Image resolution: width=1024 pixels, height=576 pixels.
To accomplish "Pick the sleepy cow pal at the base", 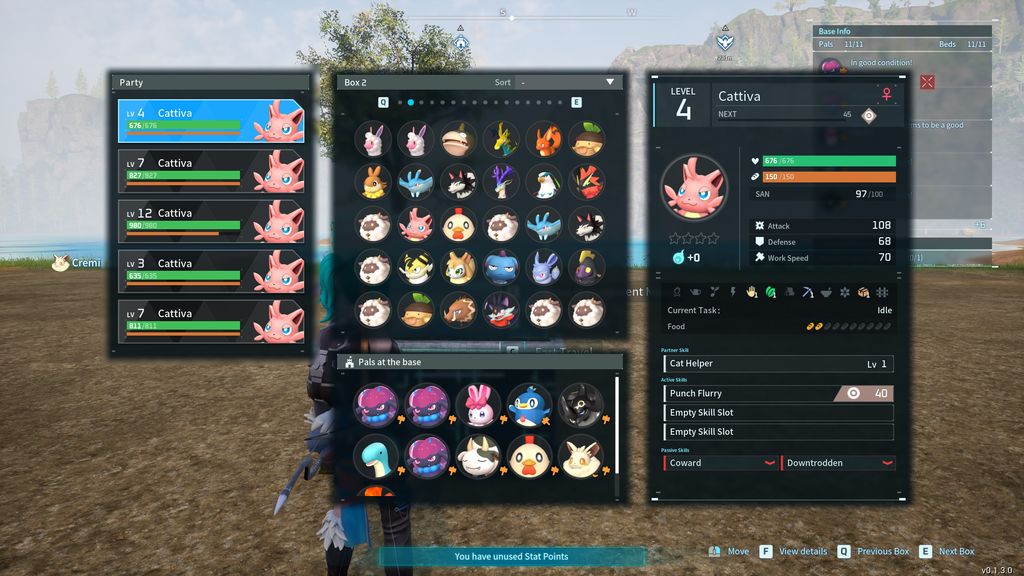I will click(477, 455).
